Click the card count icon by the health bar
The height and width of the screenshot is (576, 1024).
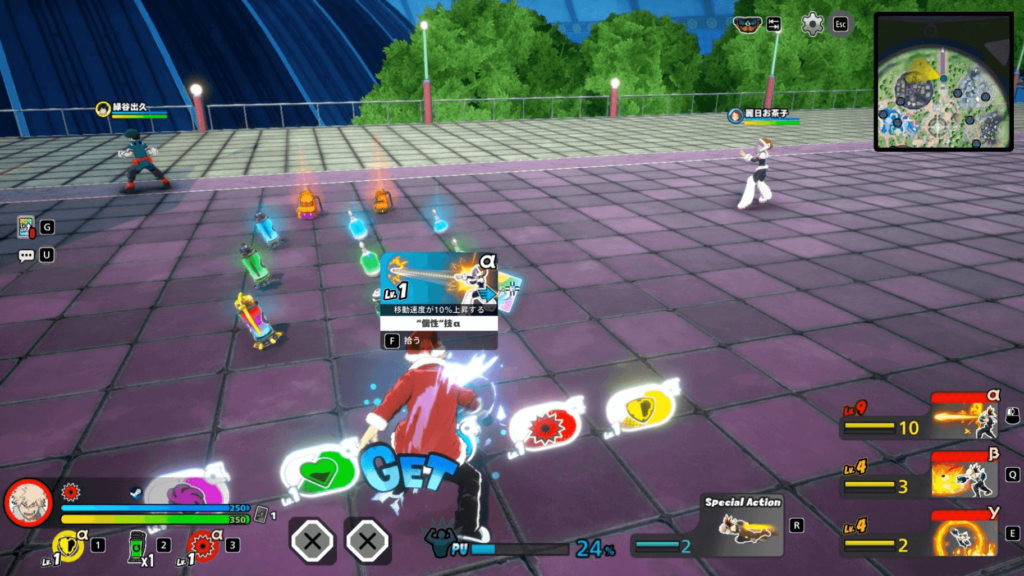coord(260,515)
